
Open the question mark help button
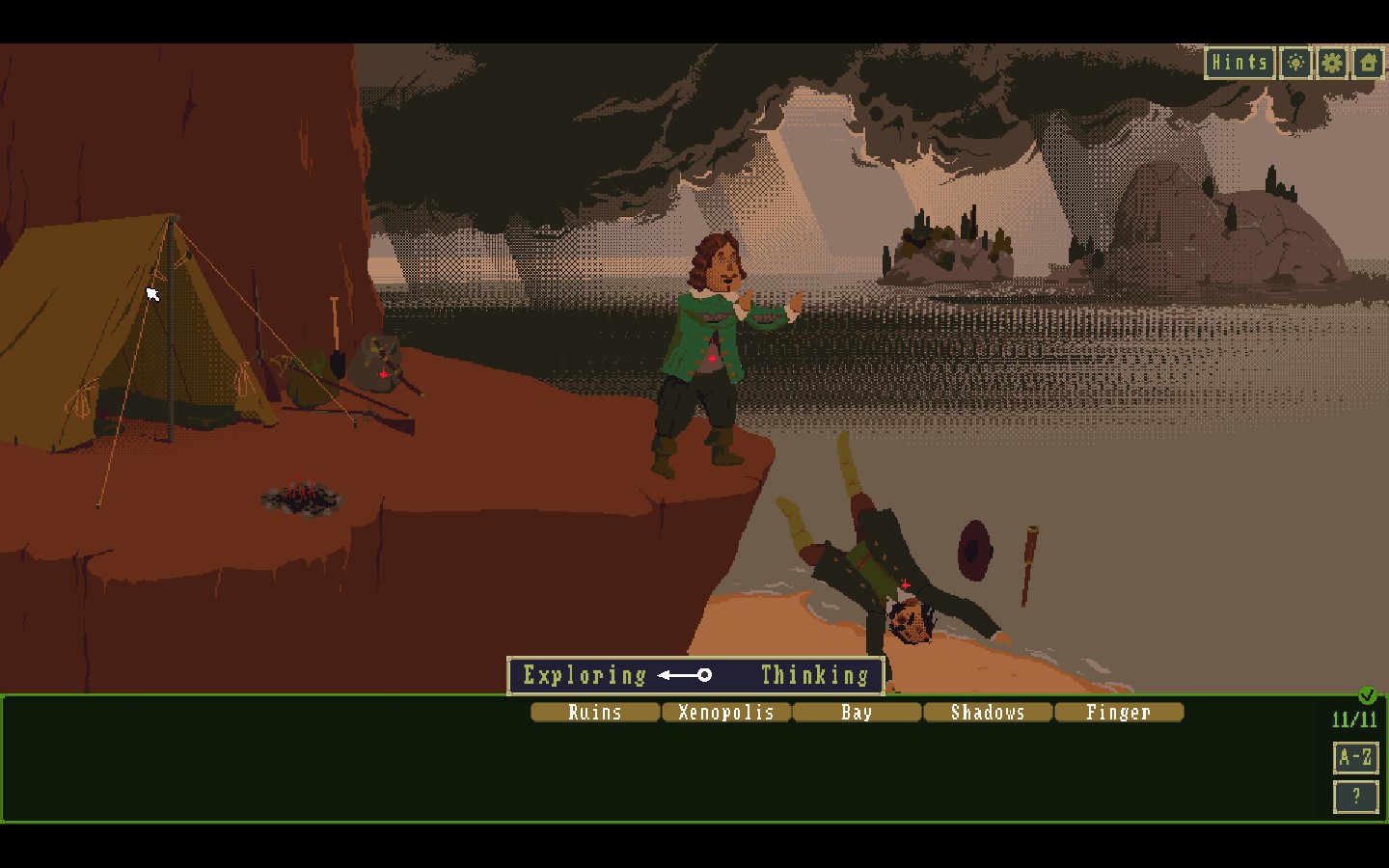tap(1355, 797)
